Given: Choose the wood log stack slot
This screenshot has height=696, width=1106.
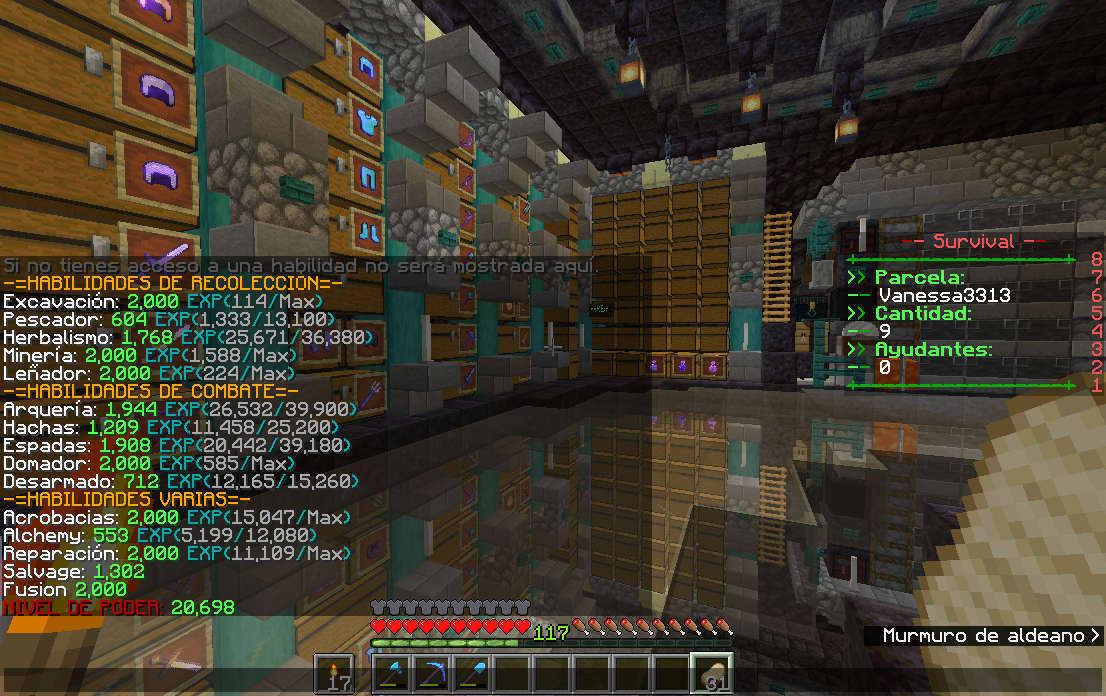Looking at the screenshot, I should [x=712, y=673].
